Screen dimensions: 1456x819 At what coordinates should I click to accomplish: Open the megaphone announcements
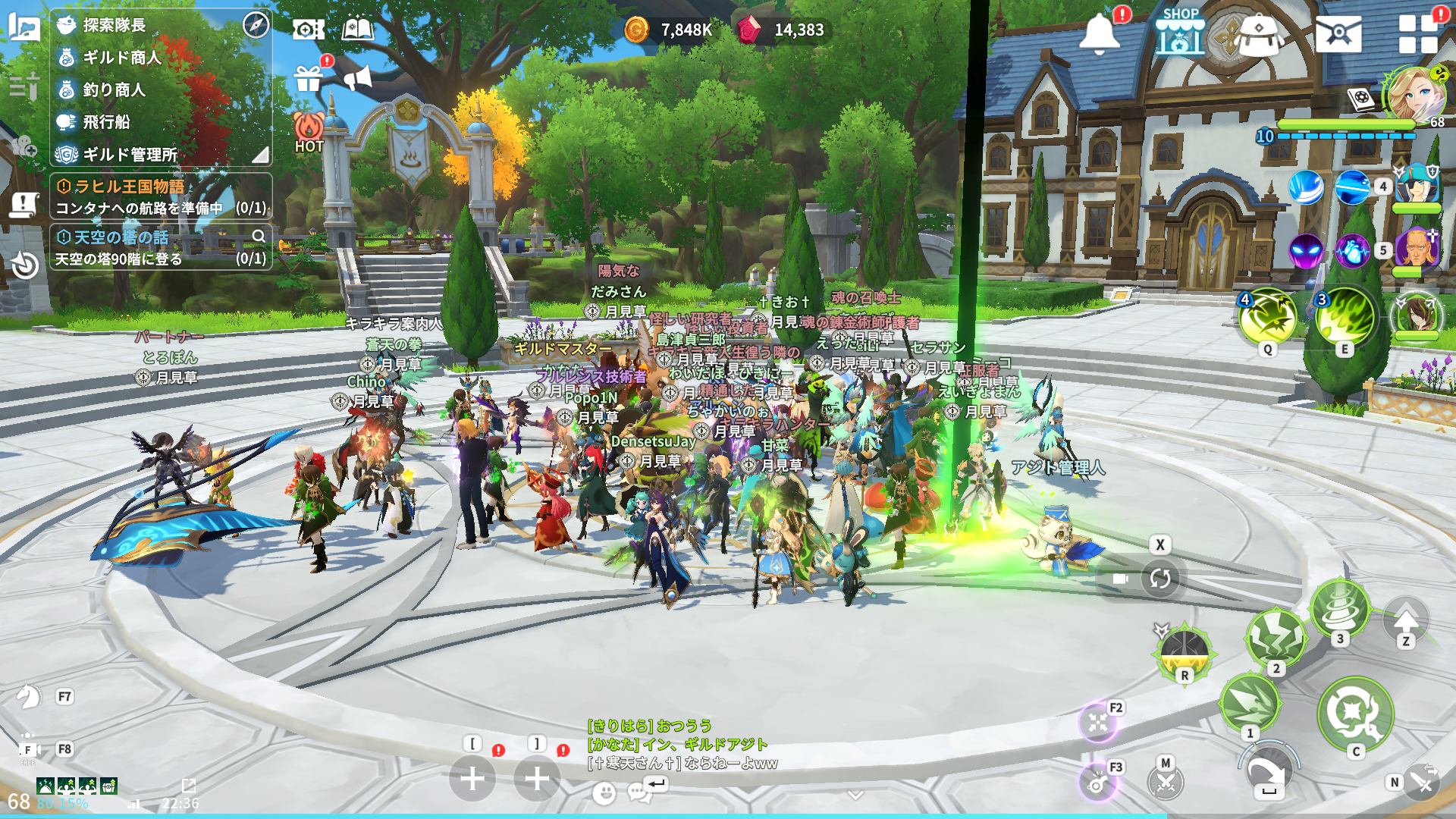tap(358, 77)
